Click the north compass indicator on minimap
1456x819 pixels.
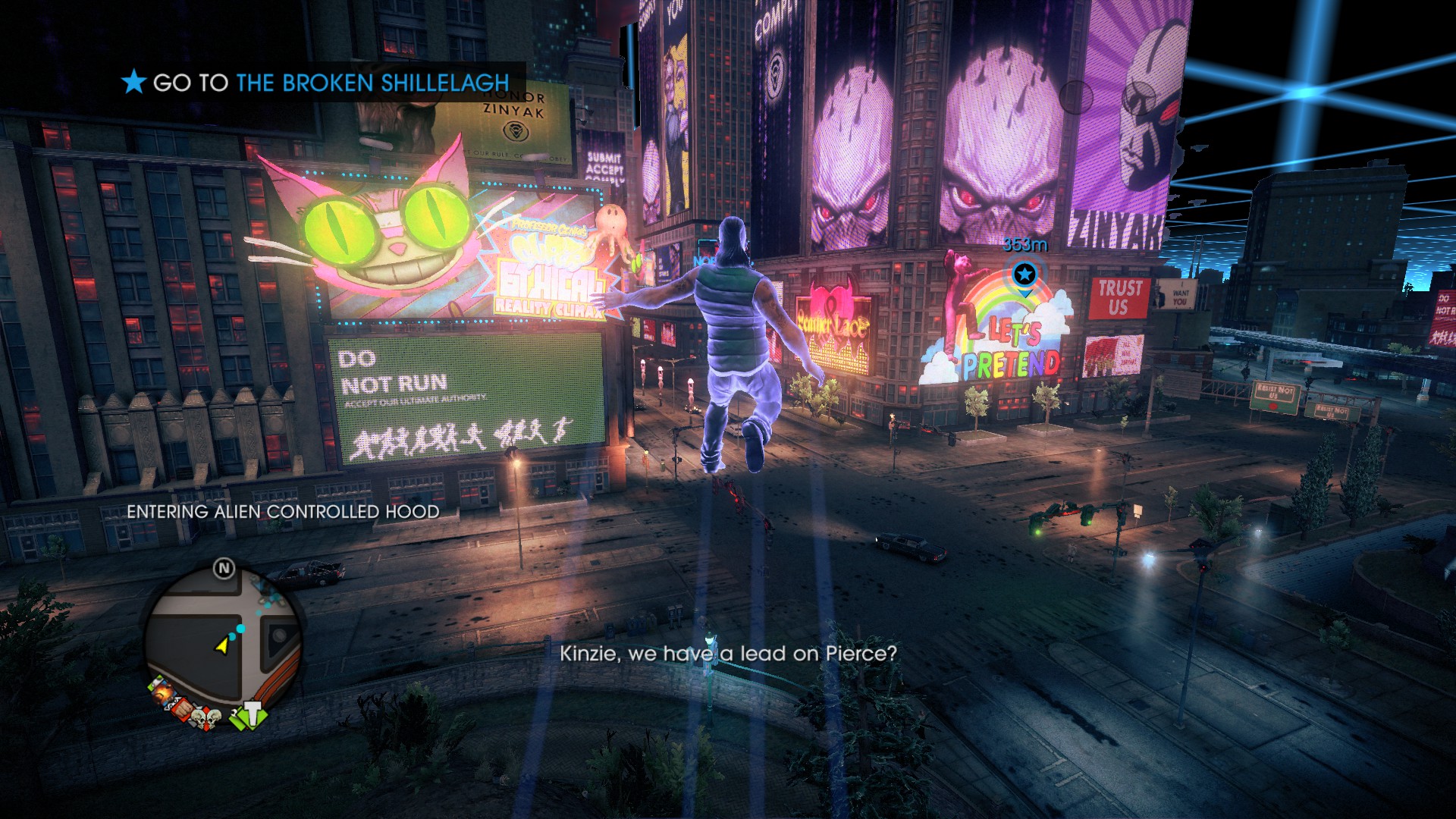click(x=224, y=568)
